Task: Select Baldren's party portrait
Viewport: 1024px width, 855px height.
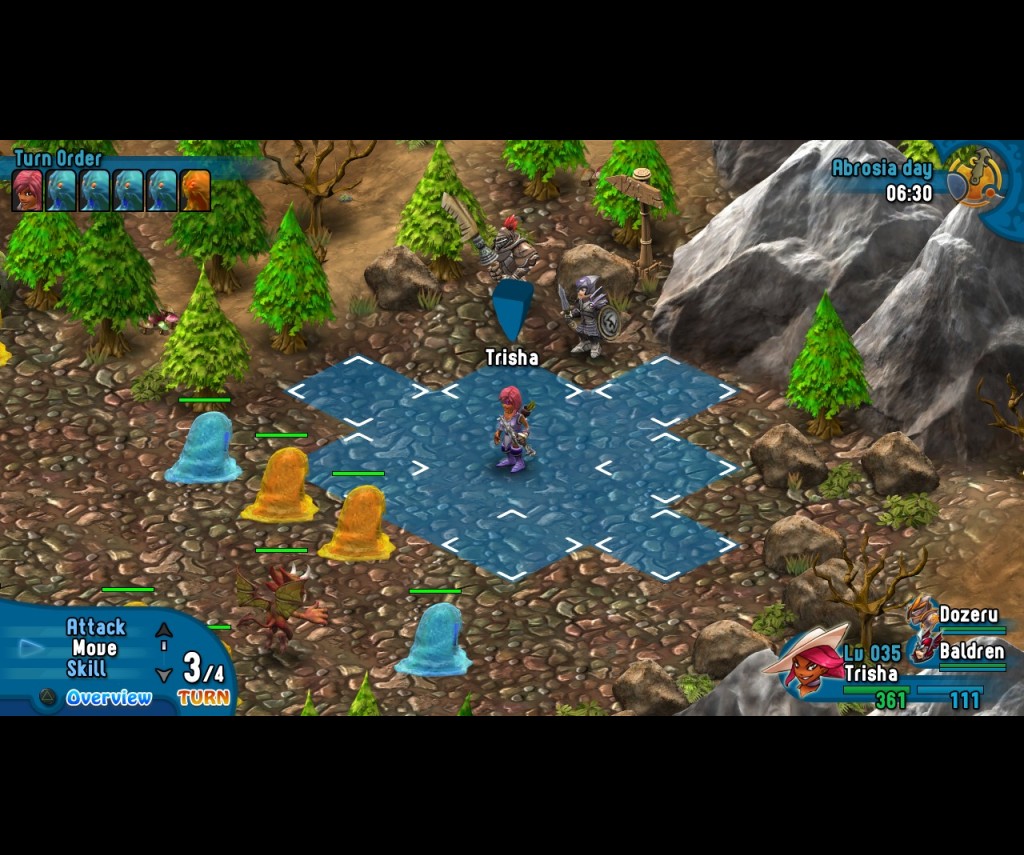Action: point(922,649)
